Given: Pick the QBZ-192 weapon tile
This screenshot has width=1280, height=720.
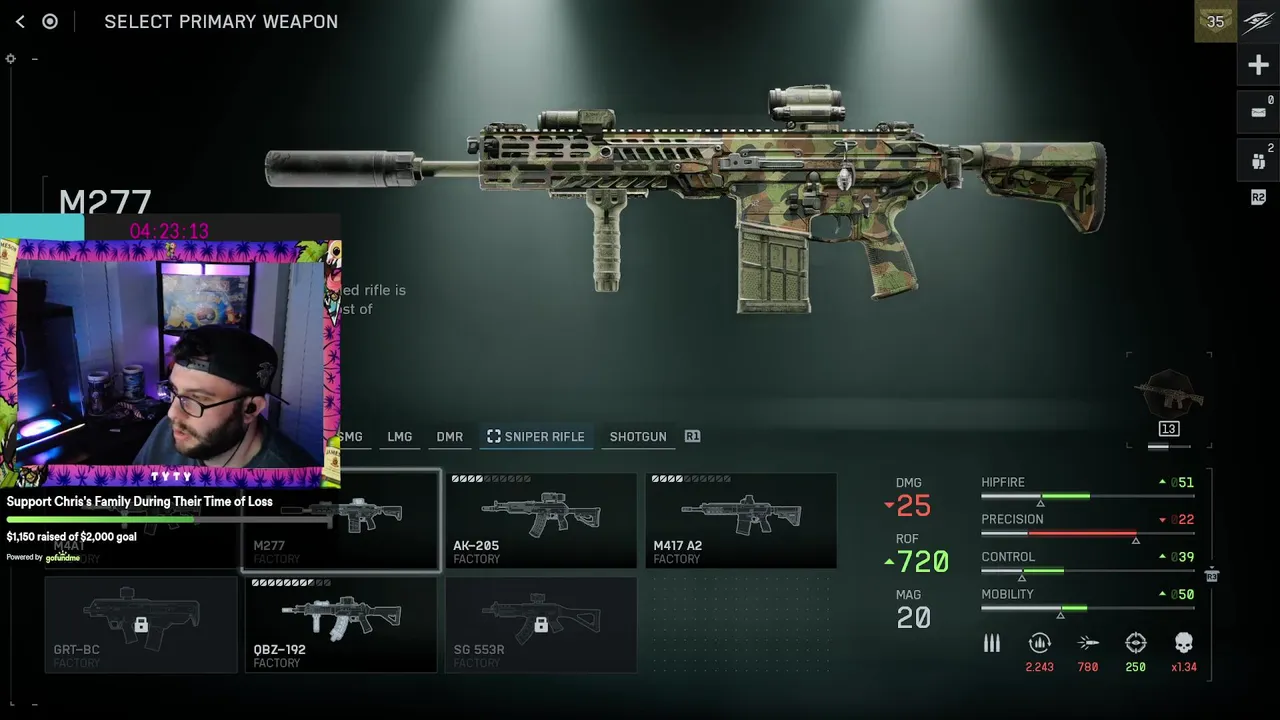Looking at the screenshot, I should pos(341,625).
